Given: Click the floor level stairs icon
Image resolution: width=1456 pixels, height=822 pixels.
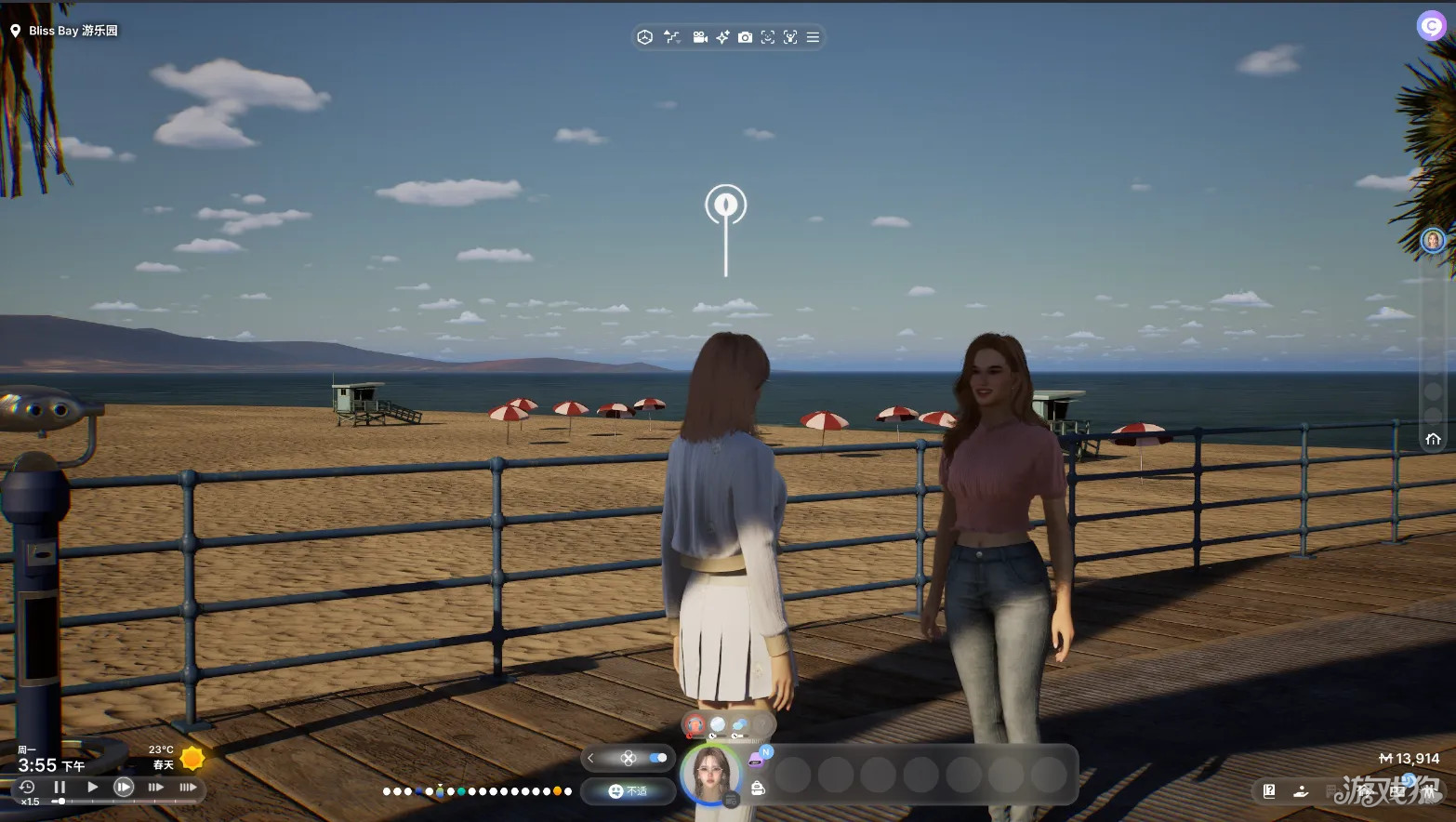Looking at the screenshot, I should [x=671, y=37].
